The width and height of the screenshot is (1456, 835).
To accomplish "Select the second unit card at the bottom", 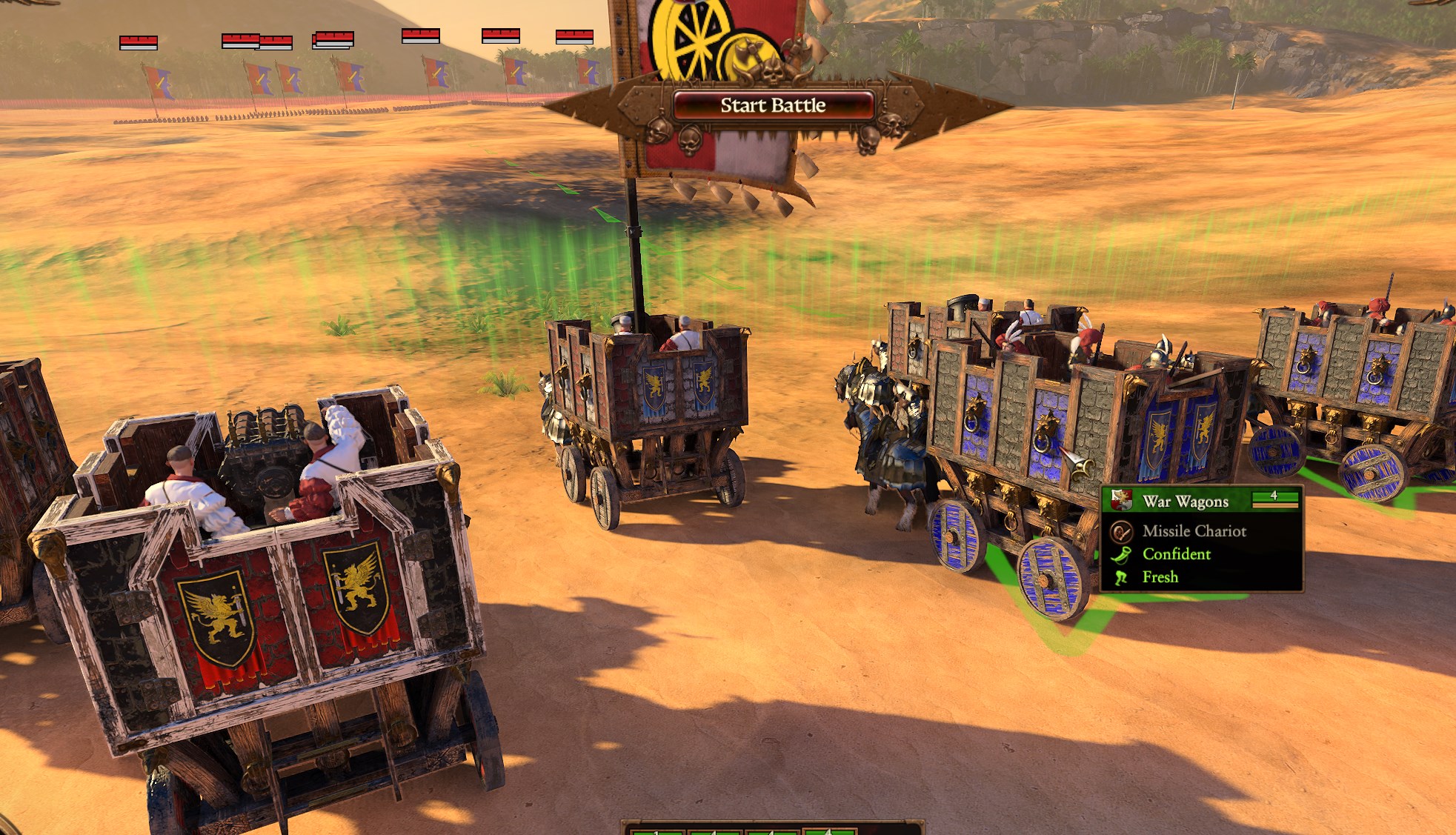I will (716, 833).
